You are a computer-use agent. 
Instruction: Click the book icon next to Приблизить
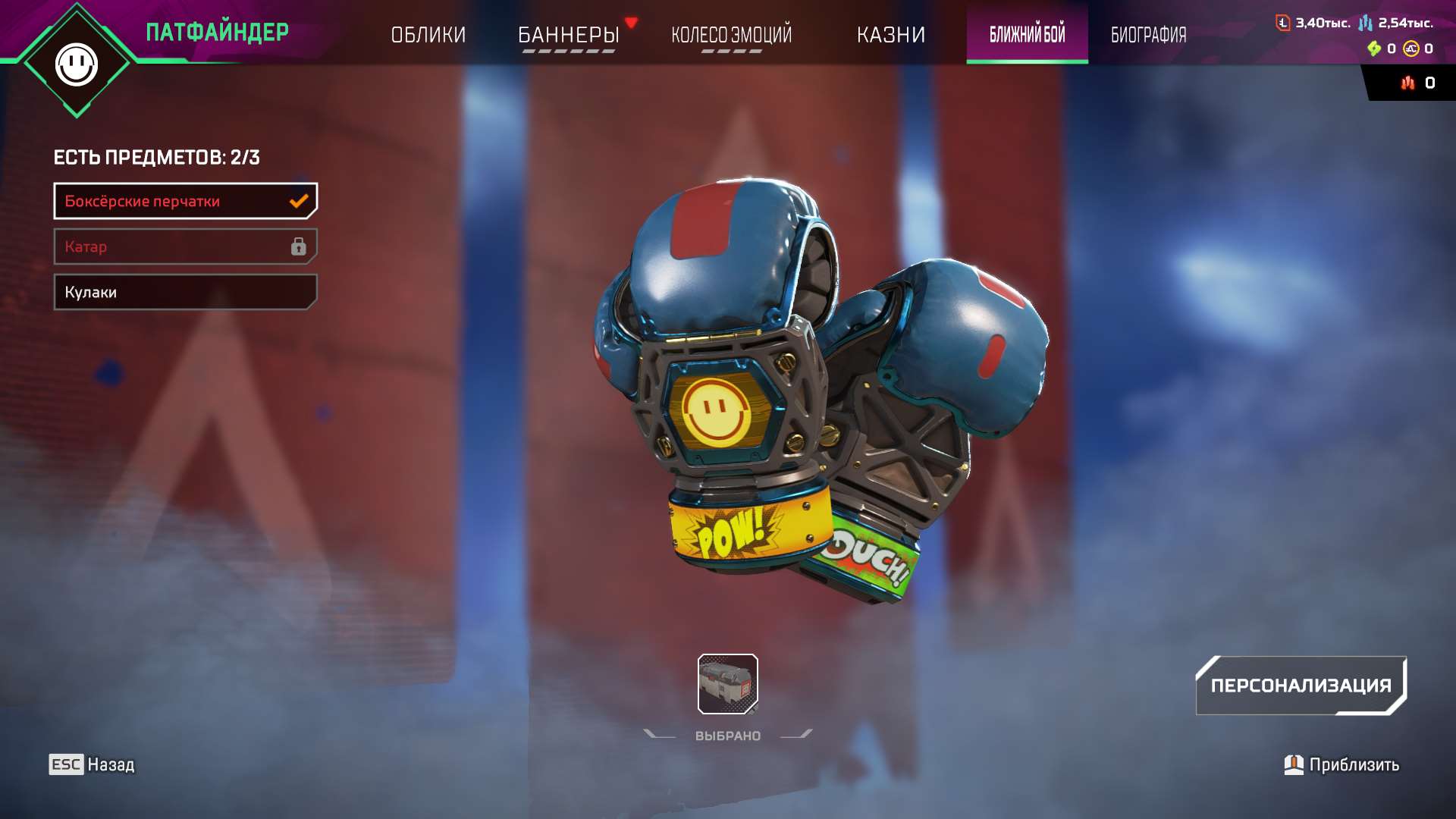[x=1294, y=765]
